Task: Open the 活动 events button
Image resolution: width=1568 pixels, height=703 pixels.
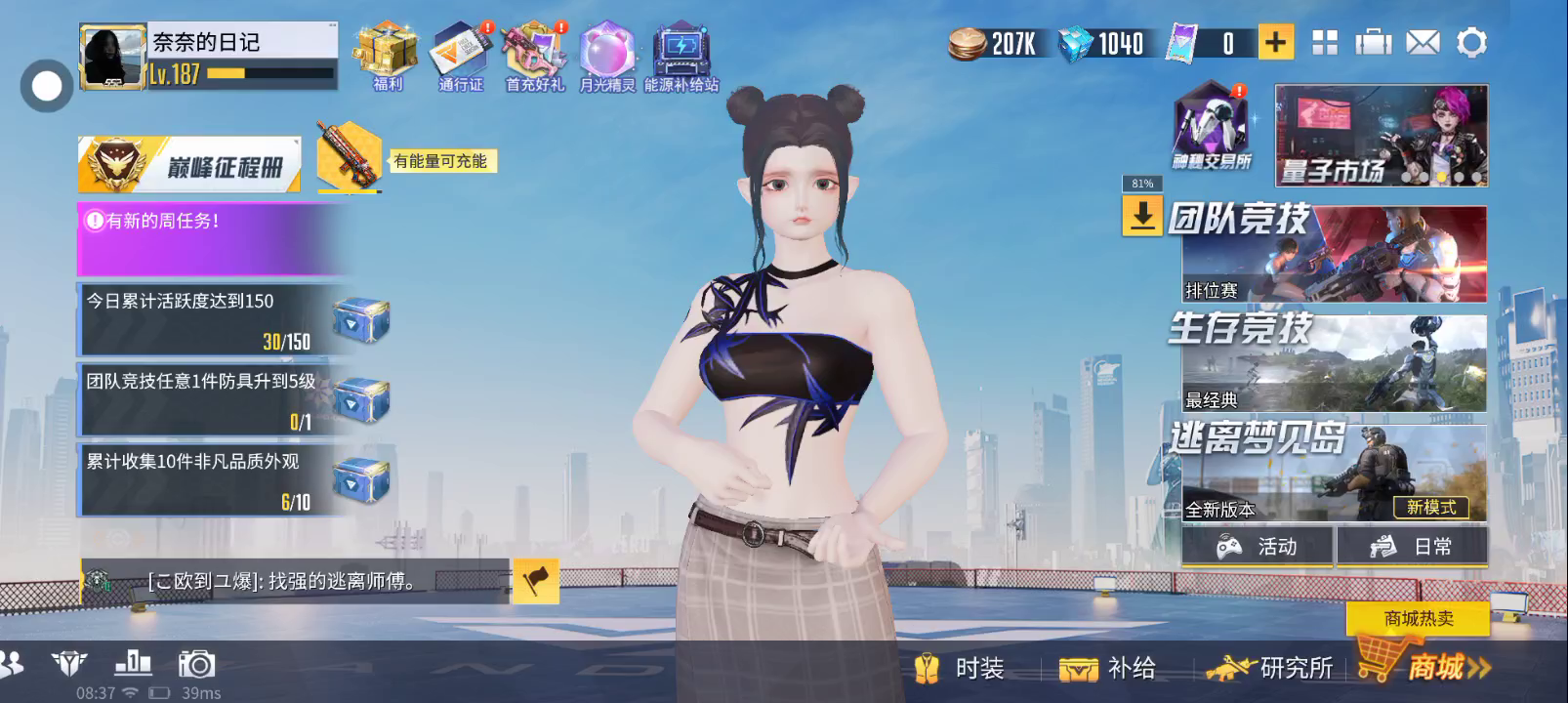Action: (x=1257, y=547)
